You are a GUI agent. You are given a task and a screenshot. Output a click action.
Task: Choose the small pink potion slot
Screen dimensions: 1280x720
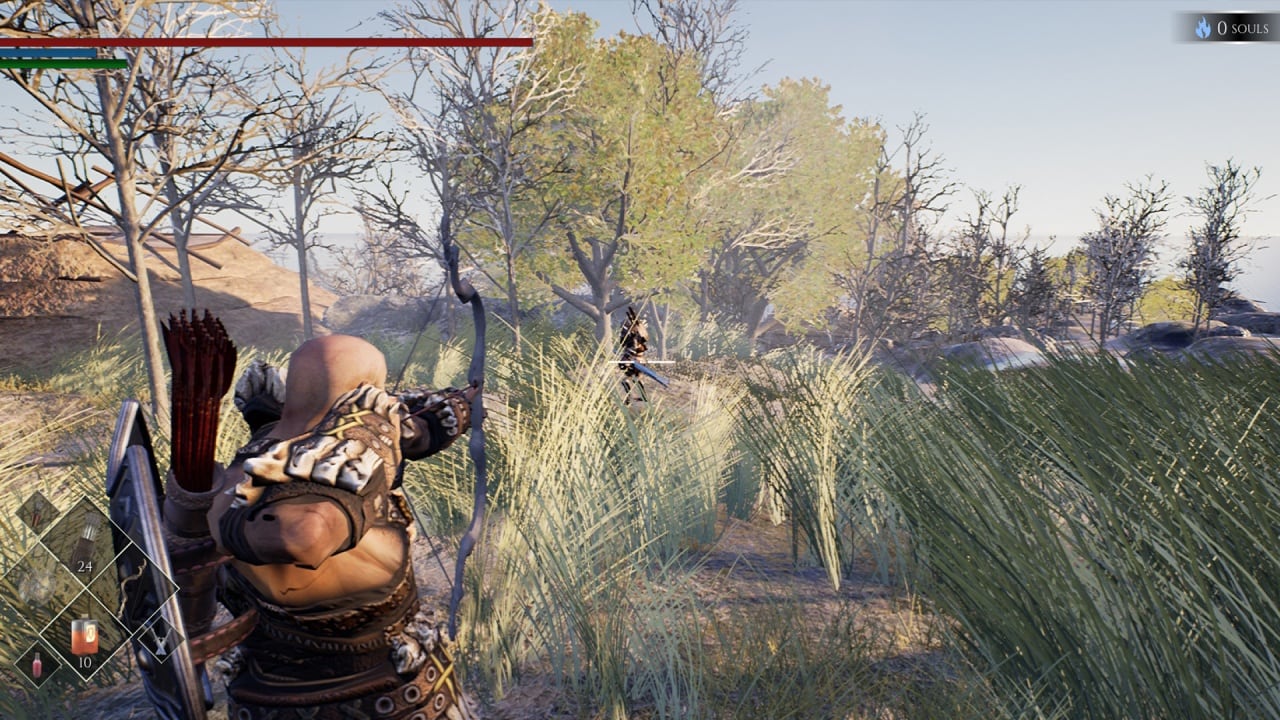(37, 664)
